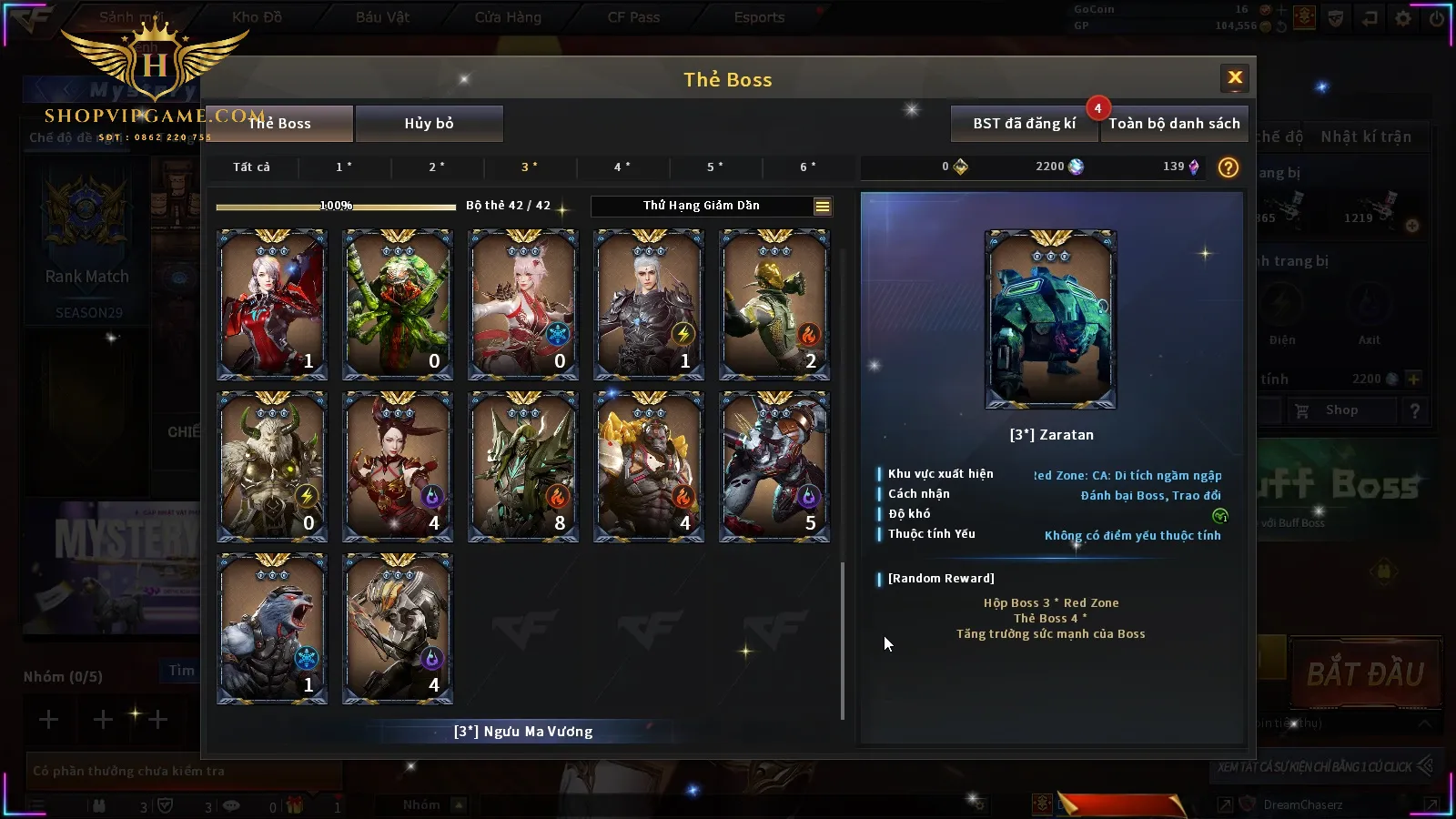Switch to the Hủy bỏ tab
The height and width of the screenshot is (819, 1456).
[x=429, y=124]
